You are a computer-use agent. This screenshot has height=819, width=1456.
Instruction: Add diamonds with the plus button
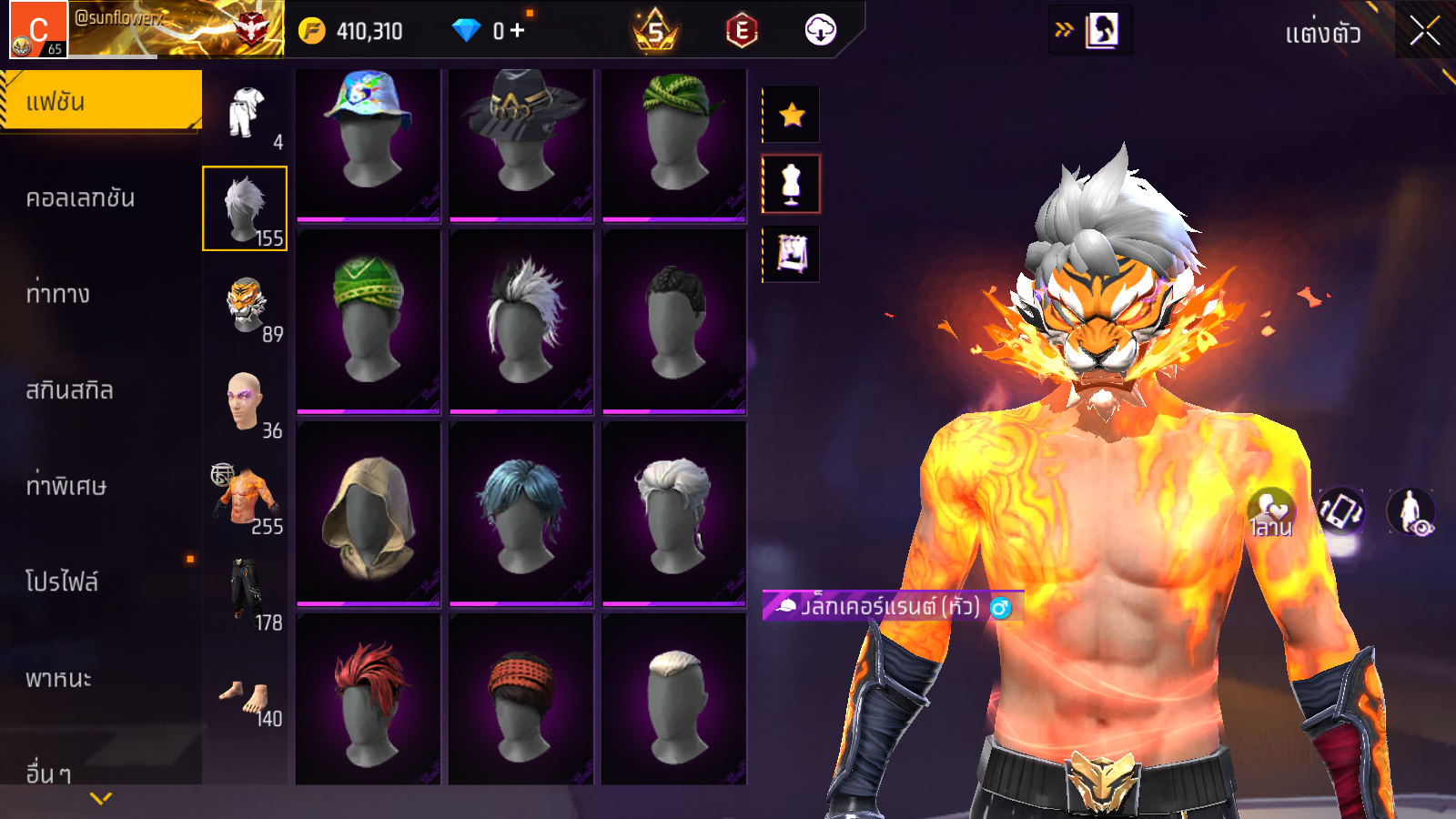(x=518, y=31)
